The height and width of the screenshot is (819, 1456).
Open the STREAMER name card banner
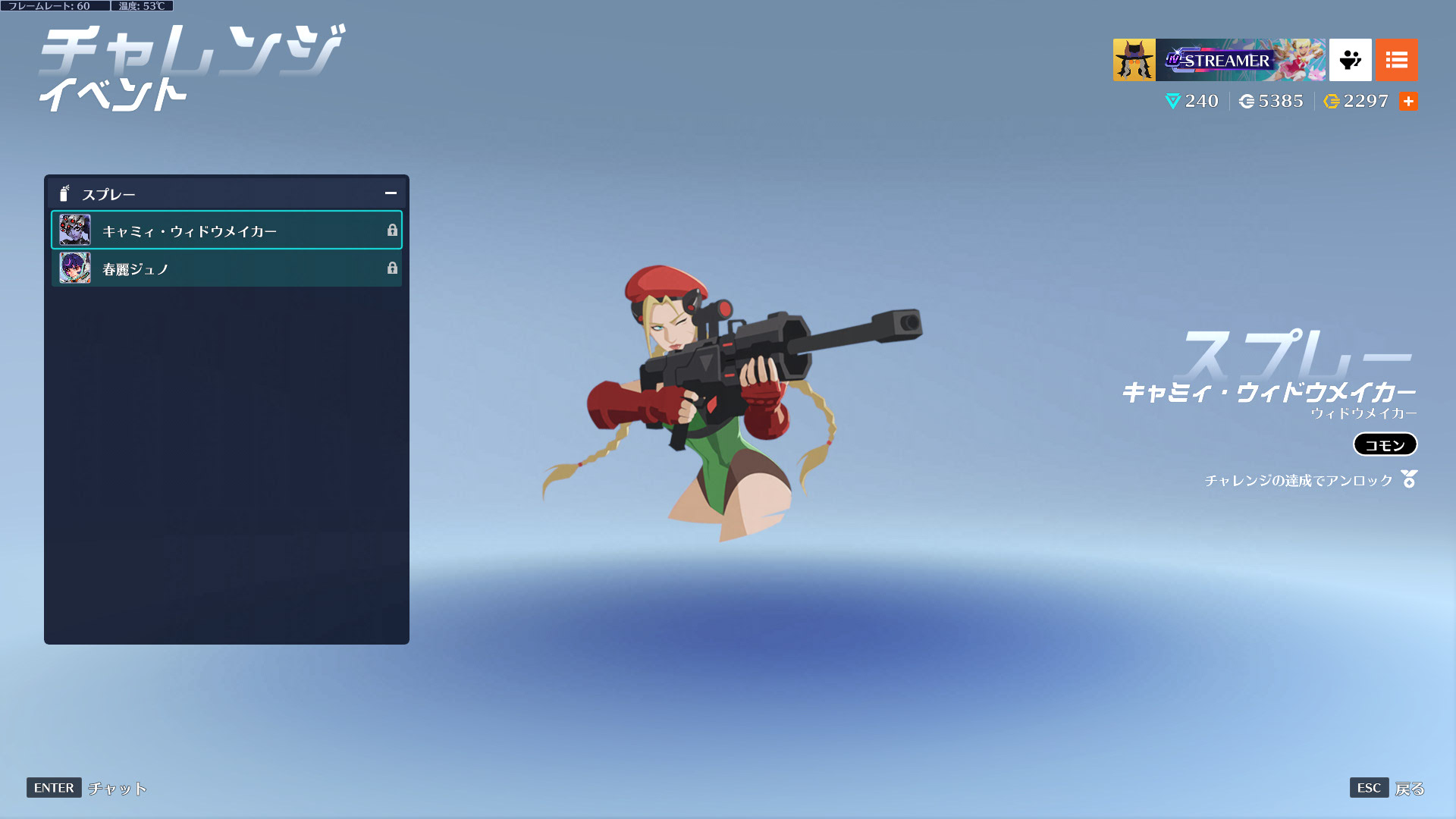coord(1241,60)
